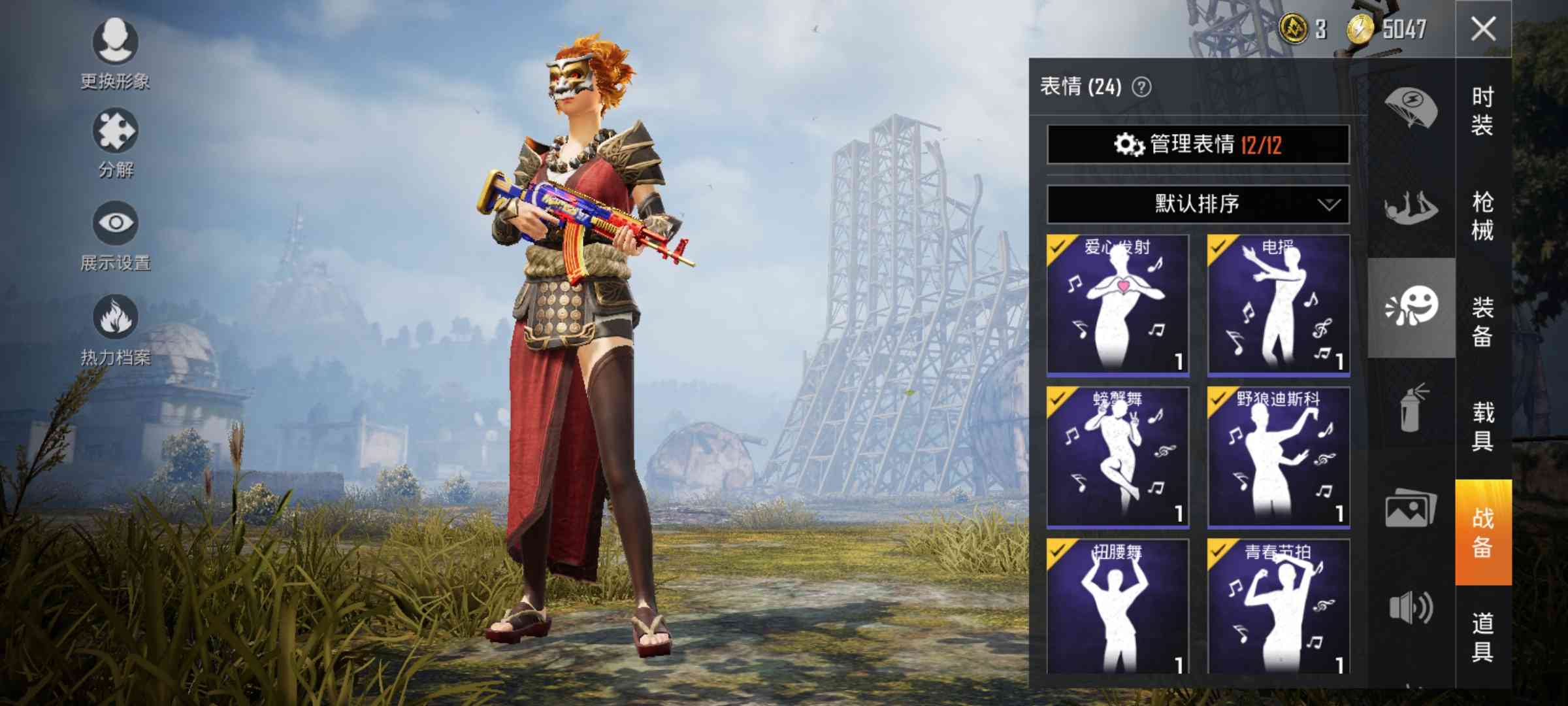This screenshot has width=1568, height=706.
Task: Expand the 默认排序 sort dropdown
Action: [1198, 204]
